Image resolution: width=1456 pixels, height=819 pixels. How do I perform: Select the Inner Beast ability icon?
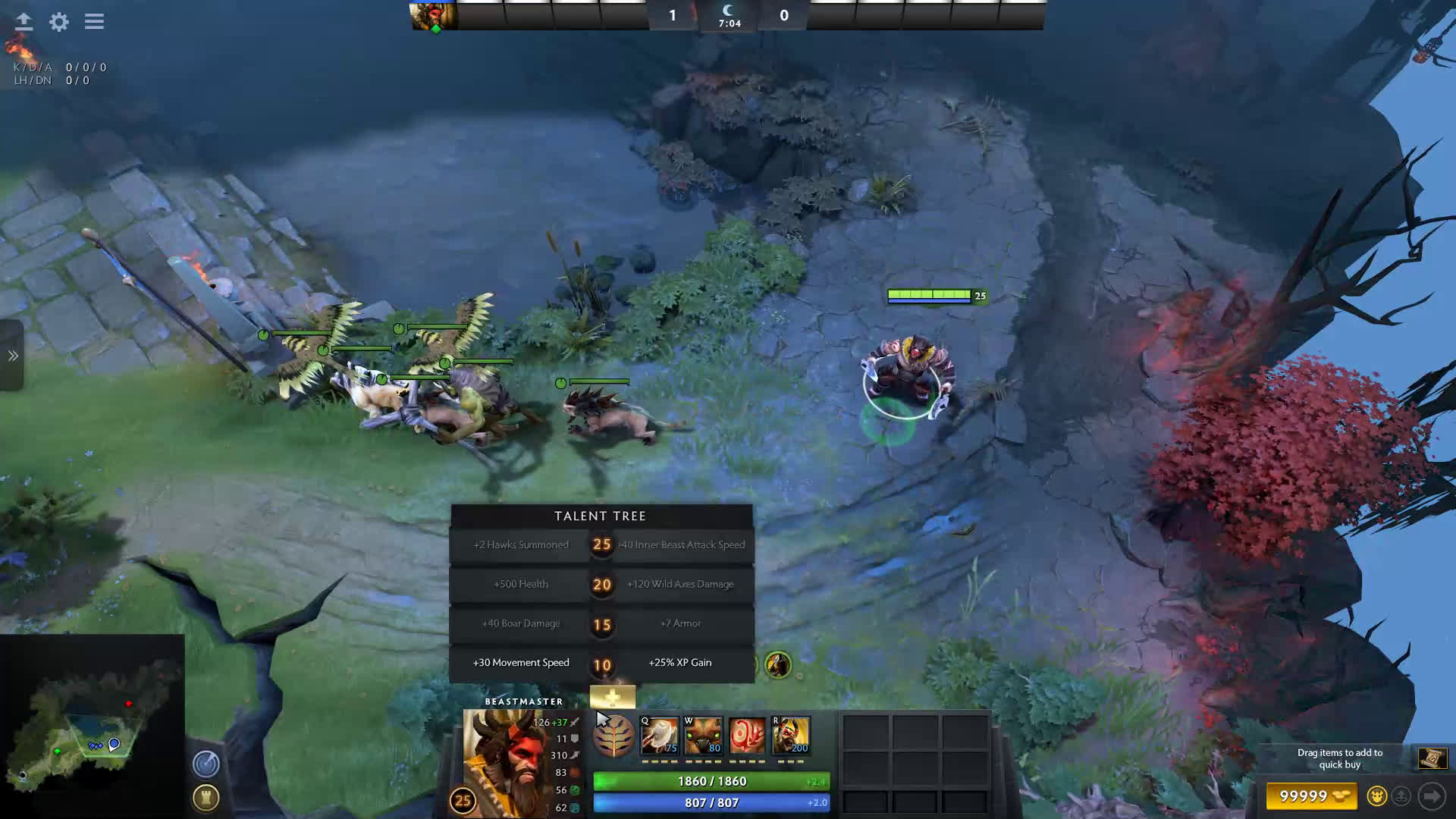[747, 736]
